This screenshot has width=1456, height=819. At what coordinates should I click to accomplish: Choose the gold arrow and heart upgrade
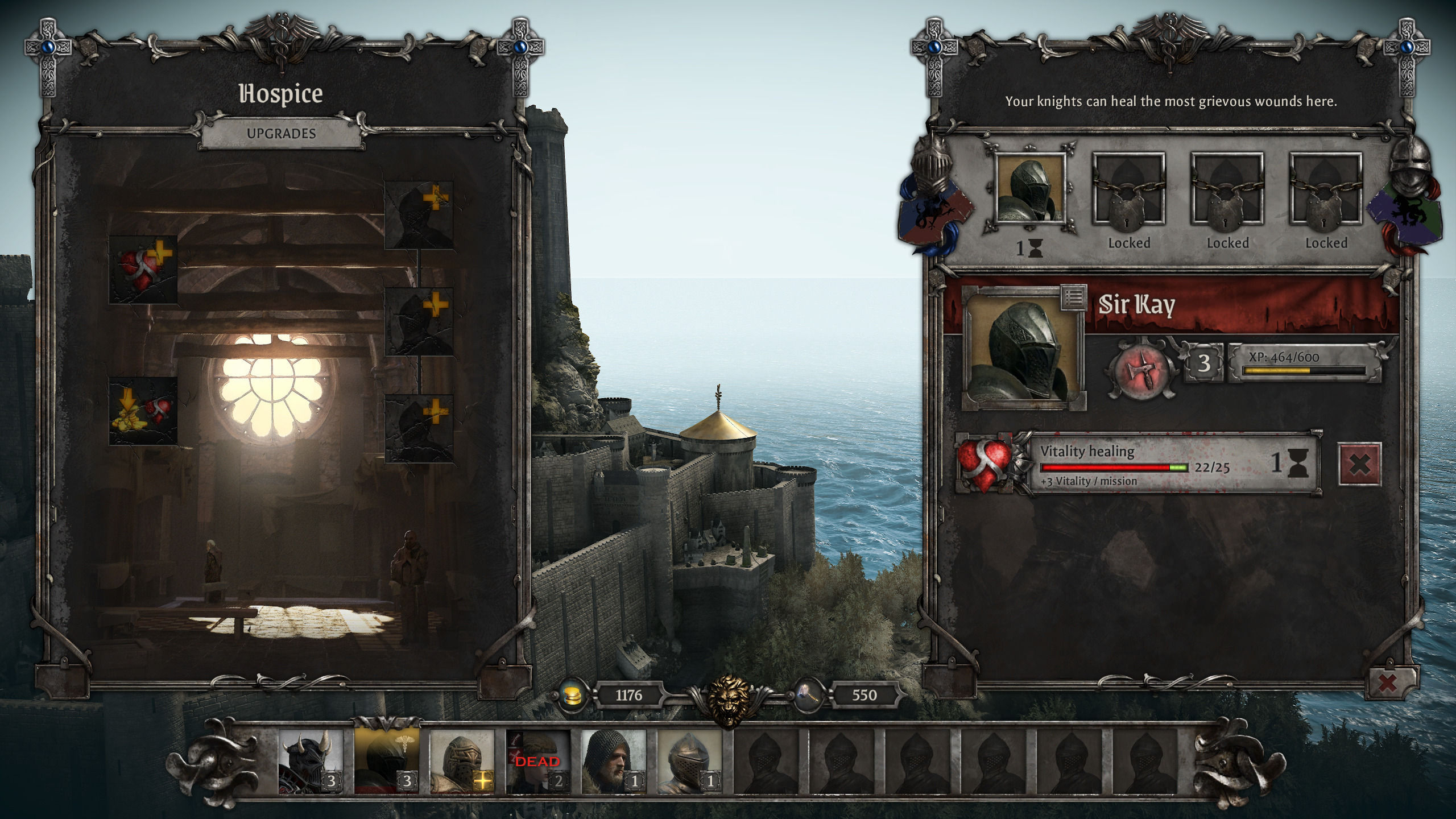click(x=143, y=411)
